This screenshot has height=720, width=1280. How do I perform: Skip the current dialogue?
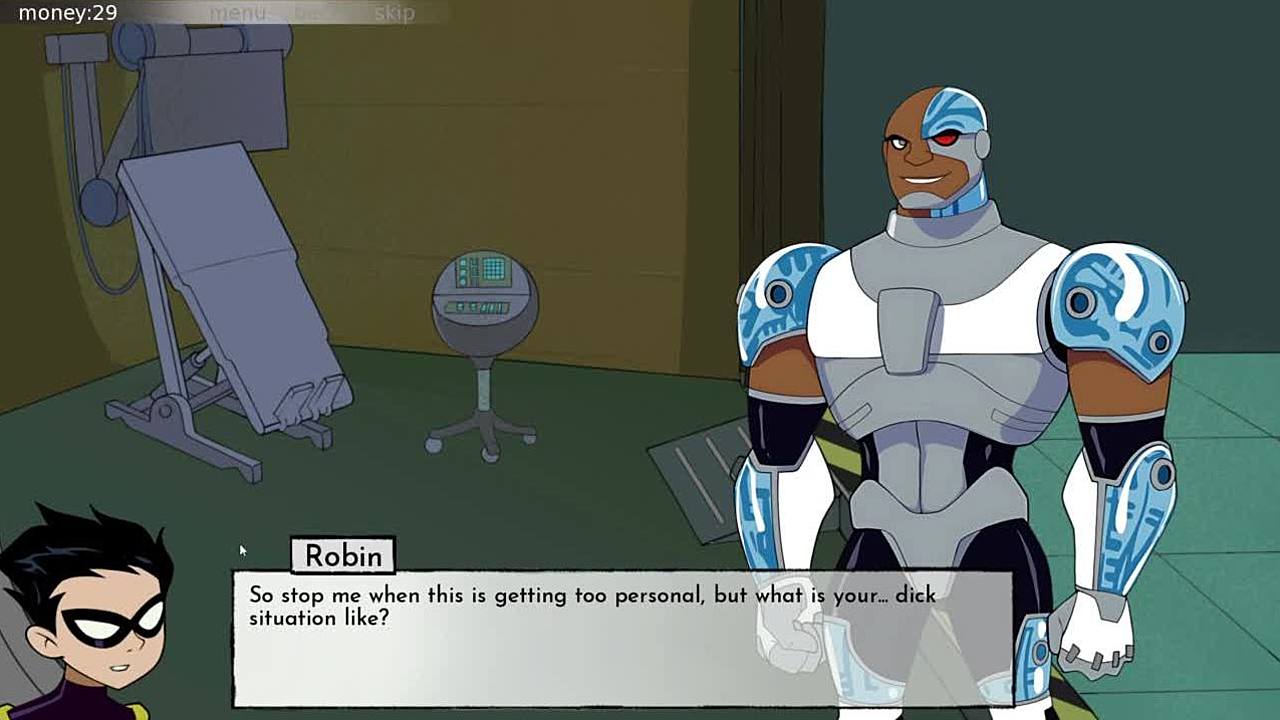[x=394, y=13]
